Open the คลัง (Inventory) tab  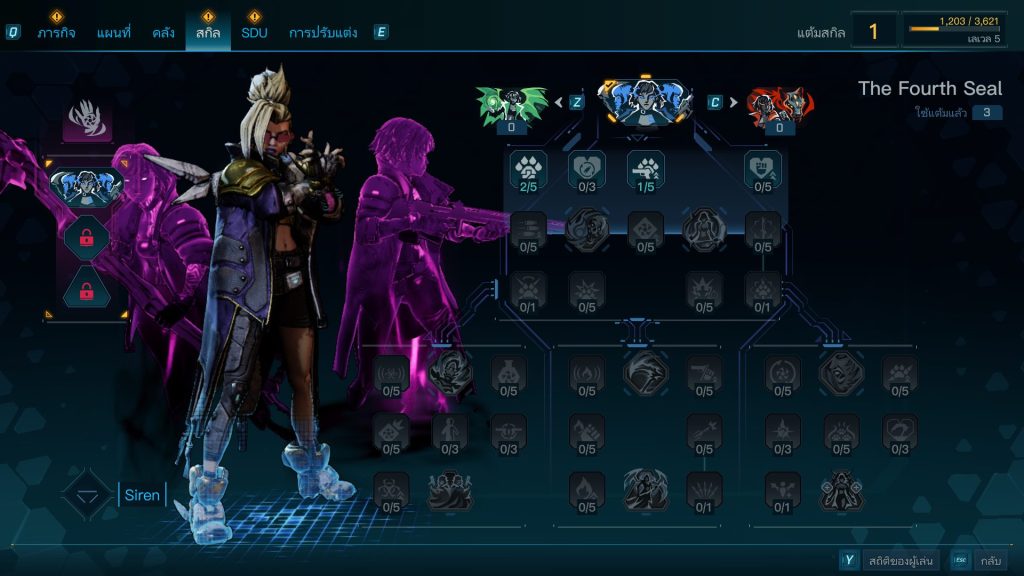(x=164, y=33)
